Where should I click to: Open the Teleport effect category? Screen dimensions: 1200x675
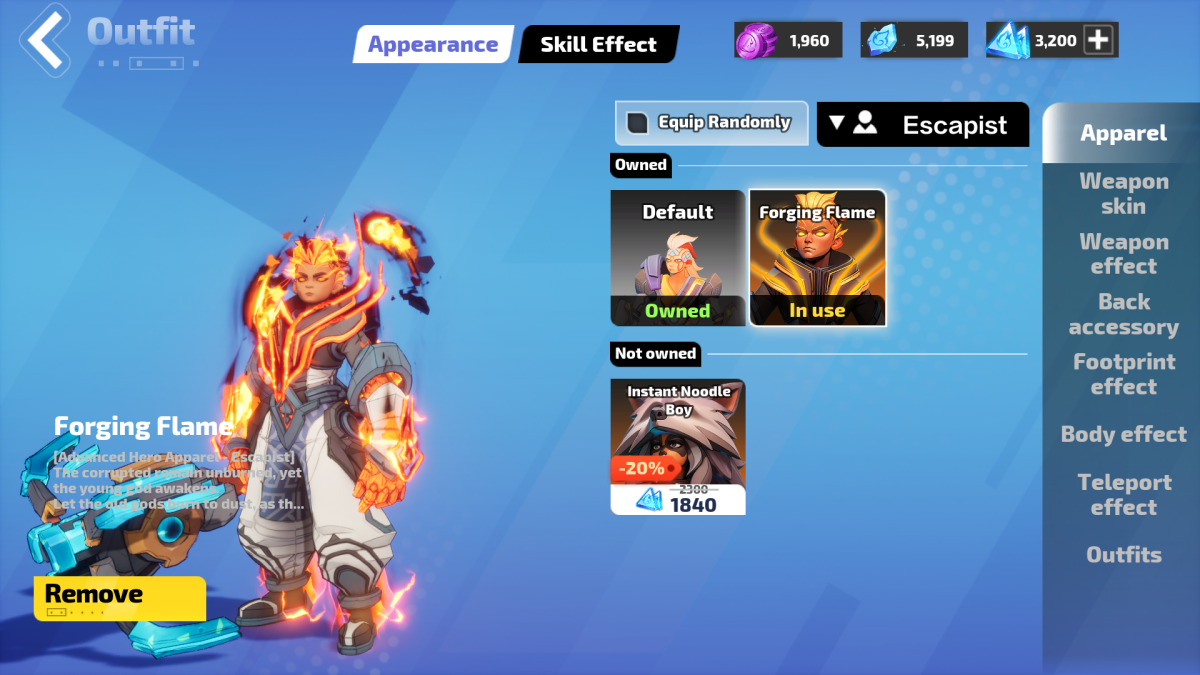tap(1123, 494)
